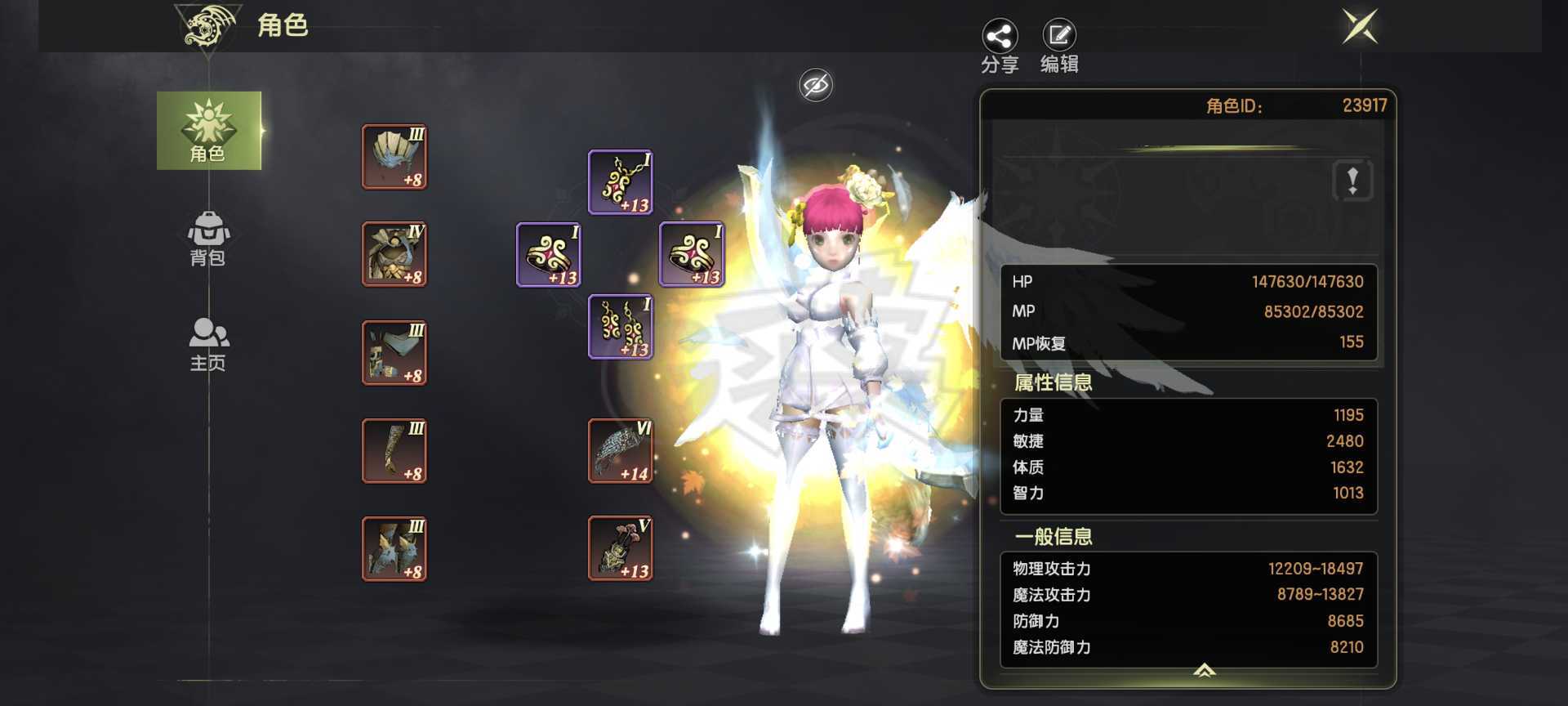
Task: Select the +8 chest armor slot
Action: coord(394,254)
